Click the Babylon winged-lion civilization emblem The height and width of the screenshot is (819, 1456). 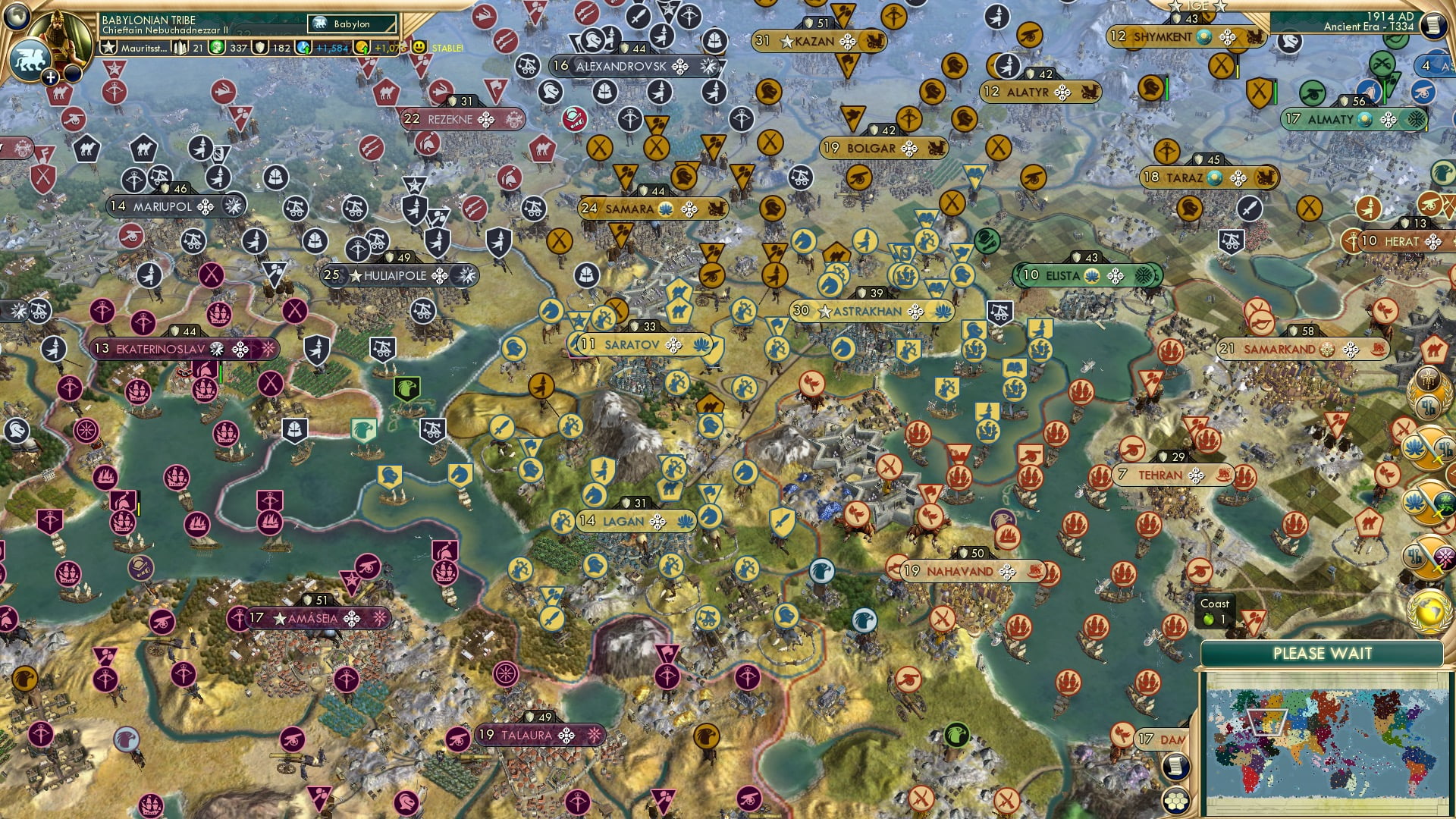tap(30, 59)
